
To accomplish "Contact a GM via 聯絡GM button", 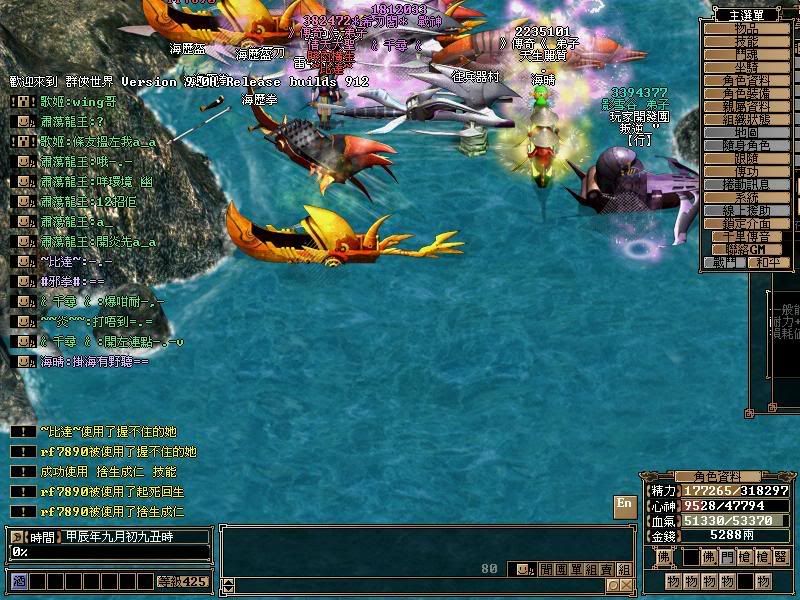I will pyautogui.click(x=746, y=249).
